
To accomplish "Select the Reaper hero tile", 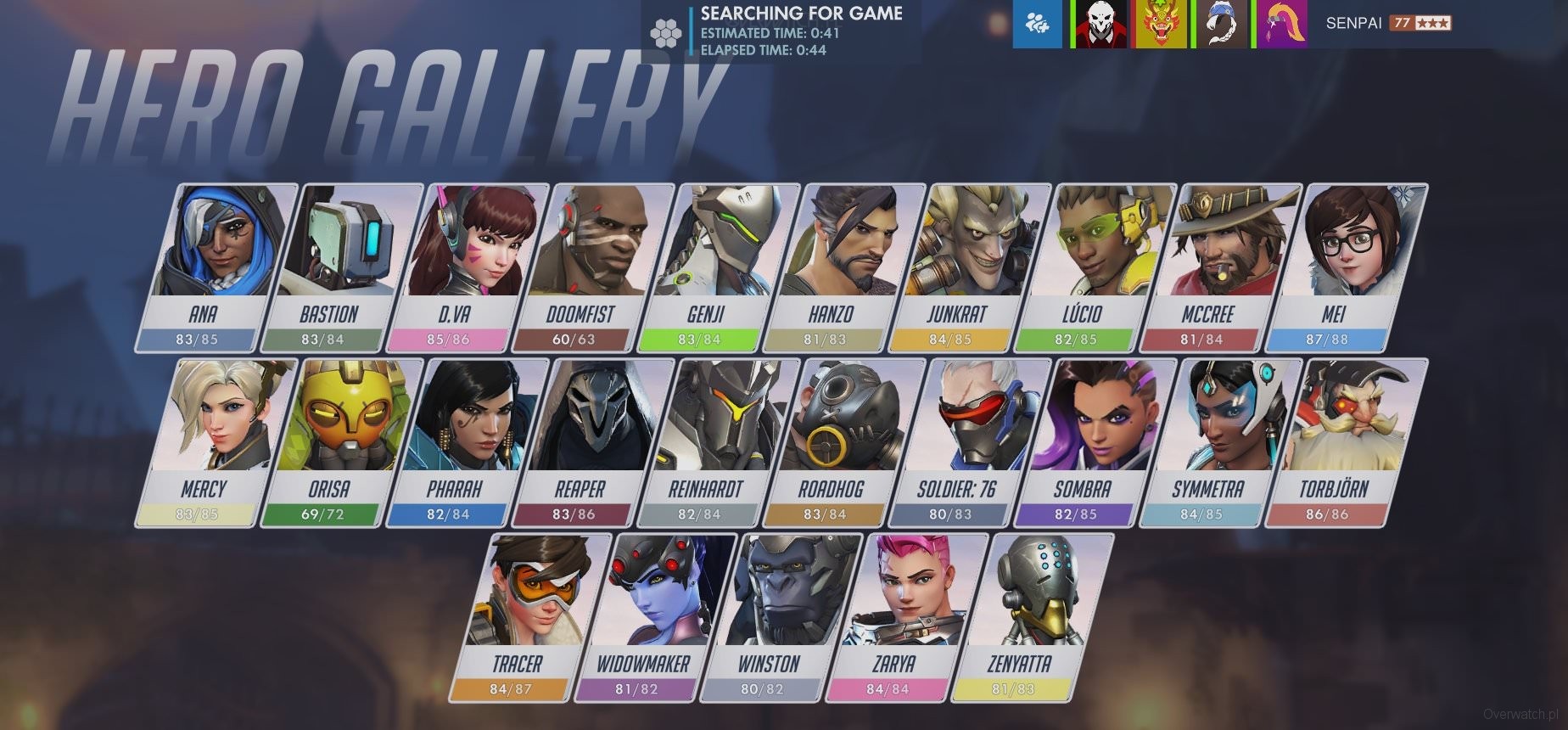I will pyautogui.click(x=593, y=442).
